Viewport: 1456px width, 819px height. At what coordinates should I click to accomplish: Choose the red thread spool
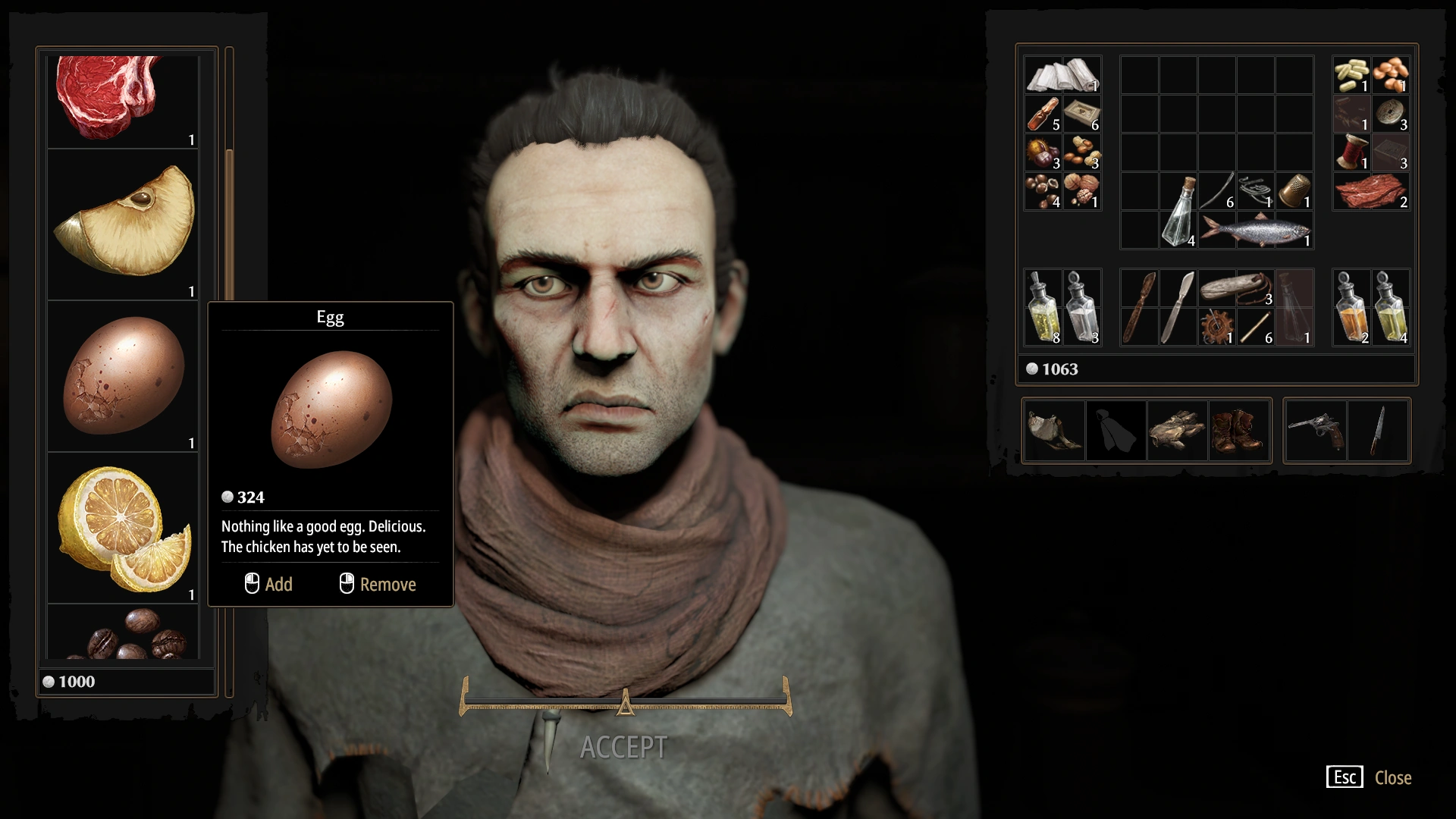(1352, 152)
